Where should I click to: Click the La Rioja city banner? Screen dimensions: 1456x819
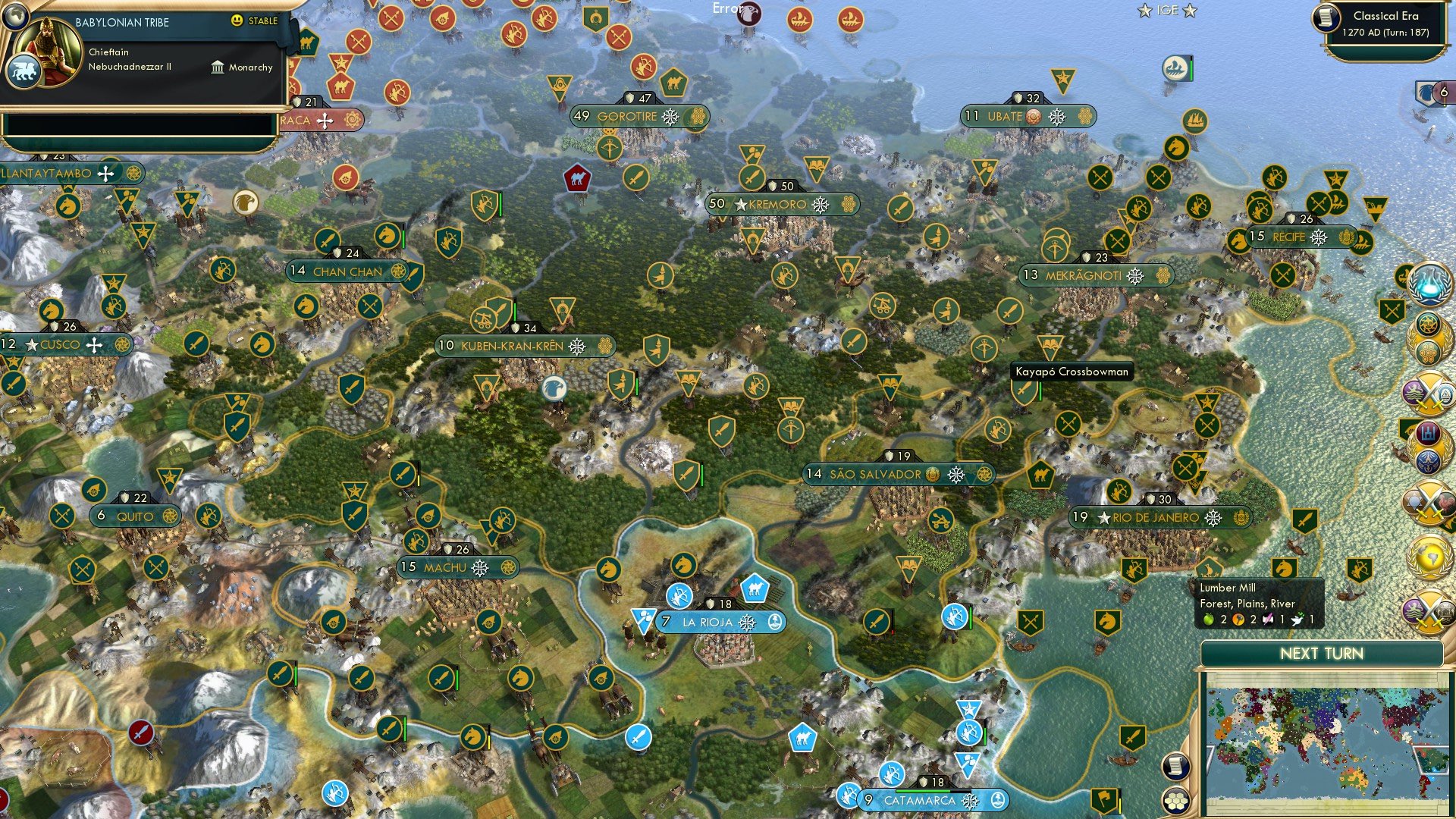pos(709,621)
